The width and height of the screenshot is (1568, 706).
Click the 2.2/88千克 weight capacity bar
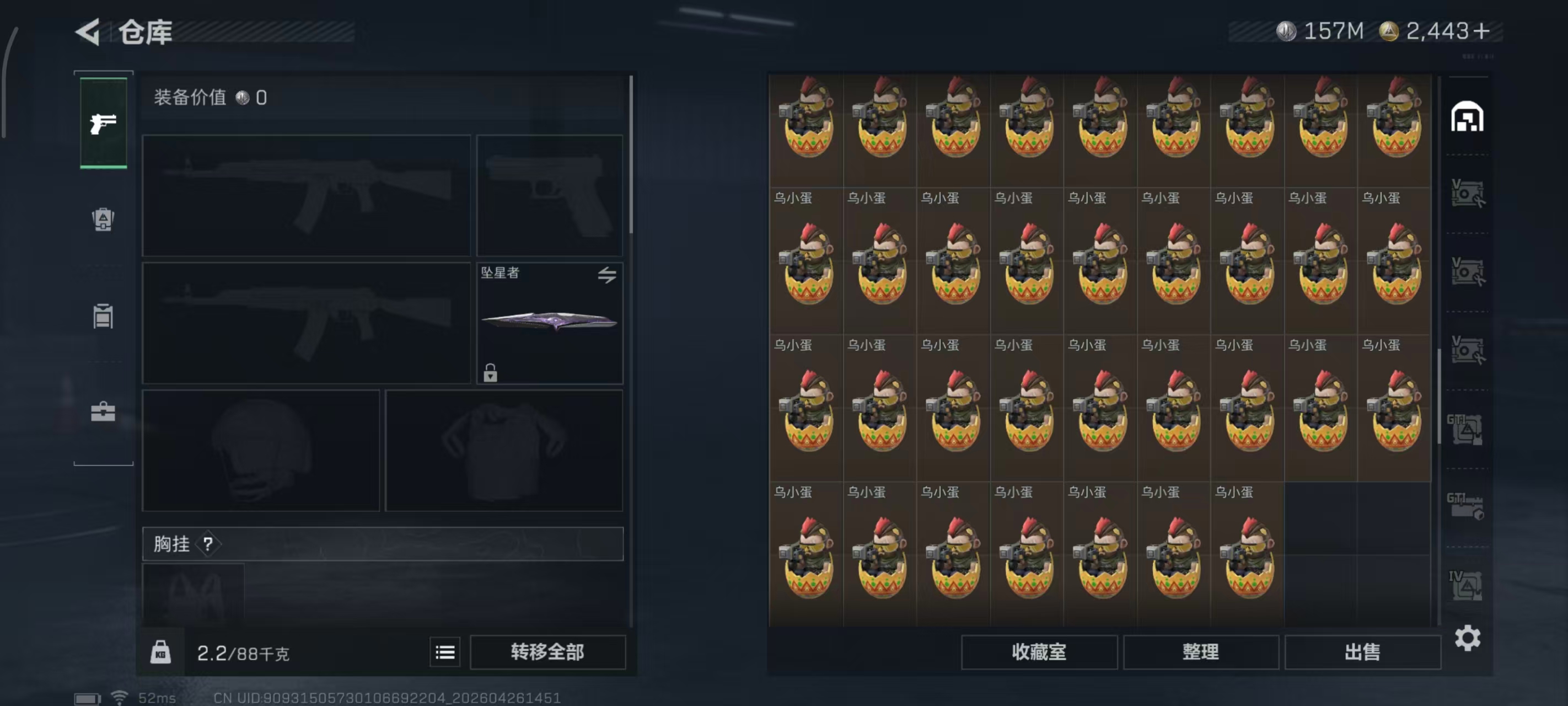point(244,651)
